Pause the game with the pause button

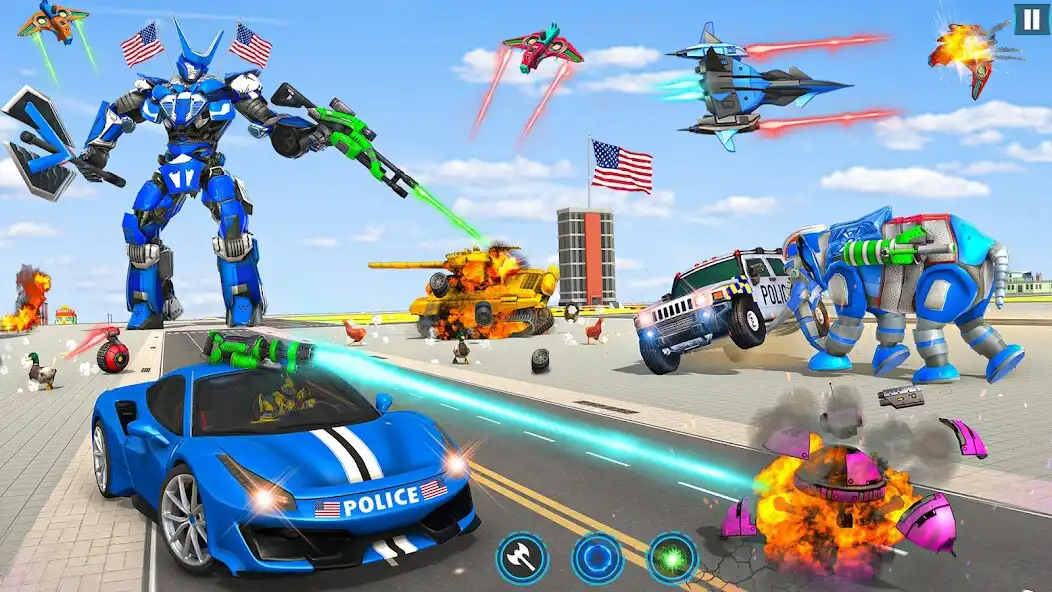pos(1031,19)
